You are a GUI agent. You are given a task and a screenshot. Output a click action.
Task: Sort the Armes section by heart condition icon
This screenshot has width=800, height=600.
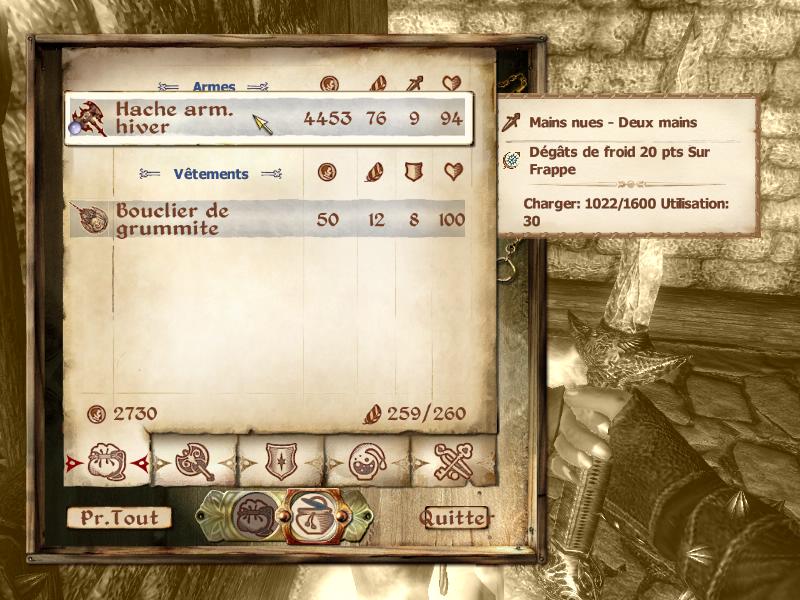pos(452,84)
